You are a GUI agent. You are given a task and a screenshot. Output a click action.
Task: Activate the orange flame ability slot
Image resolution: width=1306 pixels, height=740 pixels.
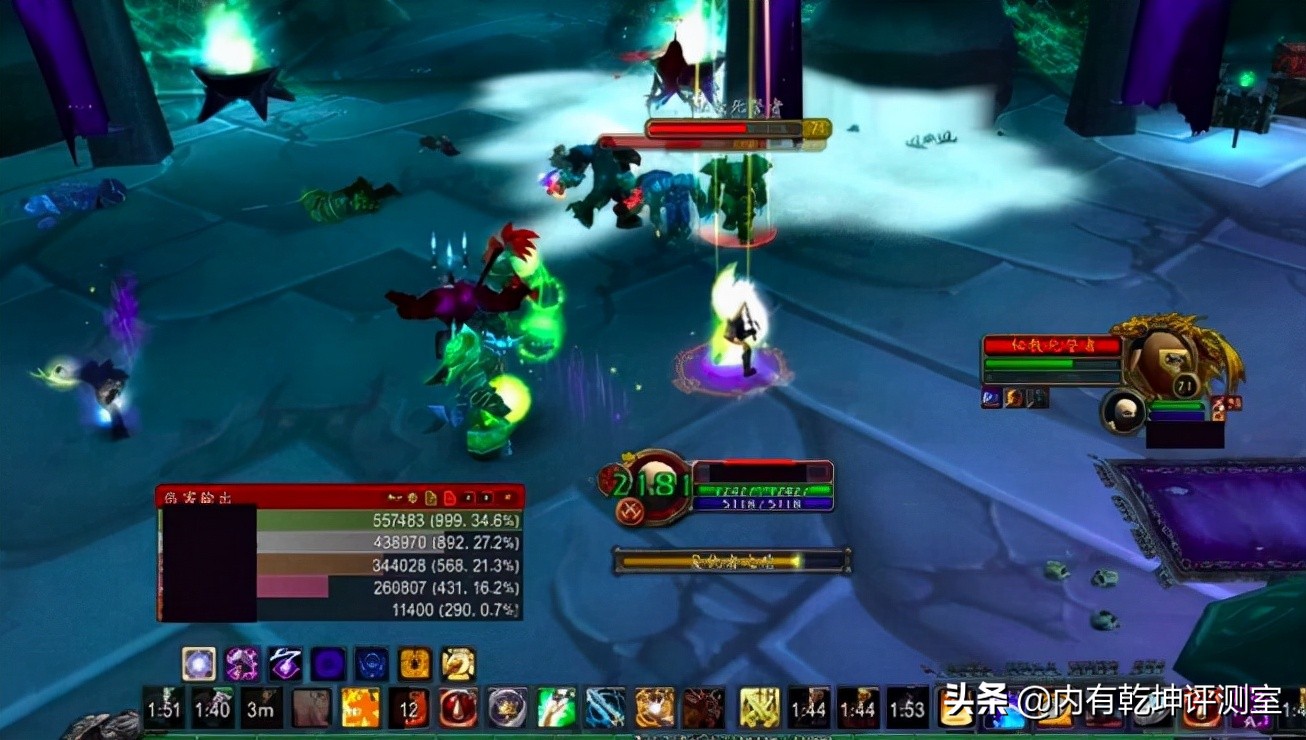(x=360, y=708)
